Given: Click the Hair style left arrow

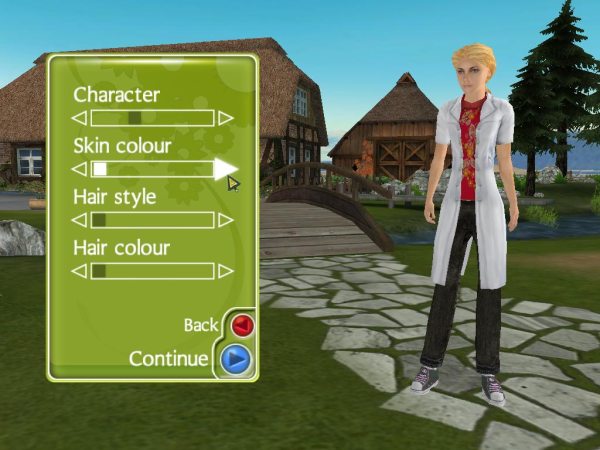Looking at the screenshot, I should tap(80, 220).
